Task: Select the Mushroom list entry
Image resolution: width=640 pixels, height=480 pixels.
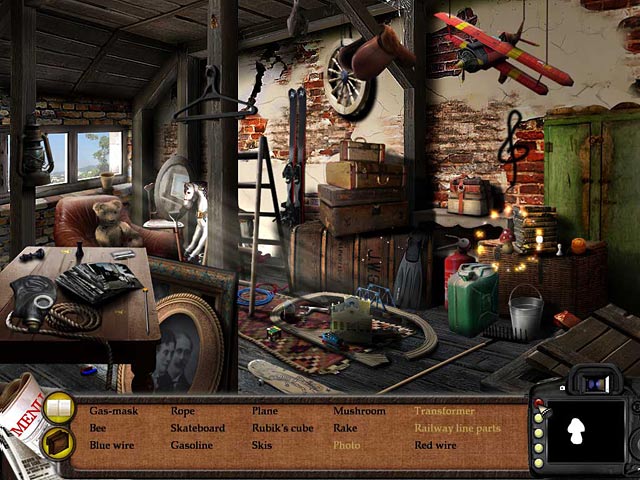Action: click(359, 411)
